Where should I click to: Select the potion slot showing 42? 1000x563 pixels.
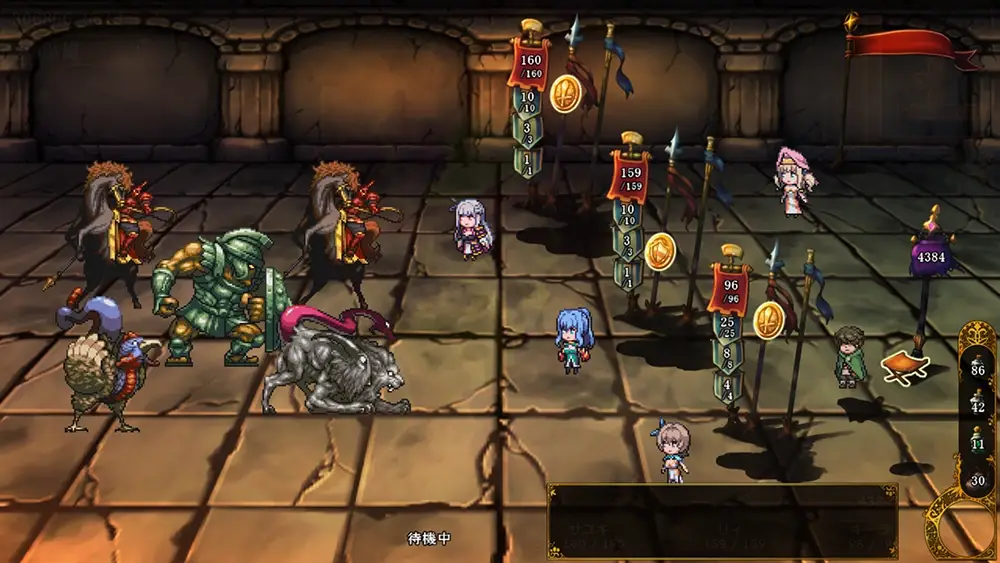[977, 402]
